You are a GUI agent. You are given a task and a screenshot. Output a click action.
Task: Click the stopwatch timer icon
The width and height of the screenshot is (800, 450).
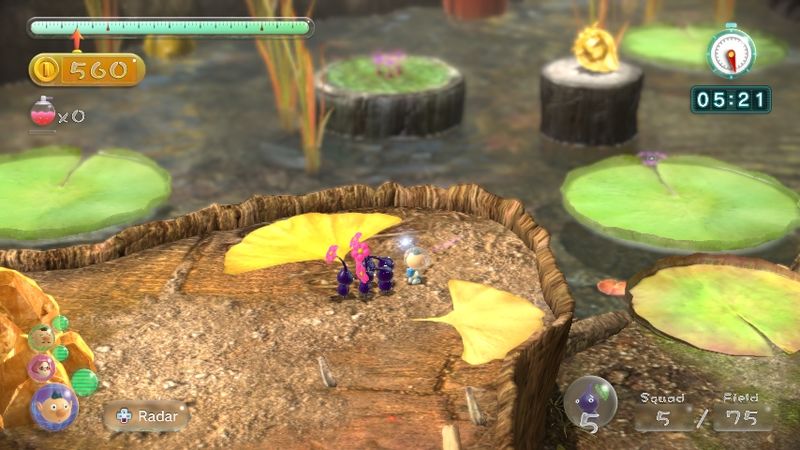[730, 53]
